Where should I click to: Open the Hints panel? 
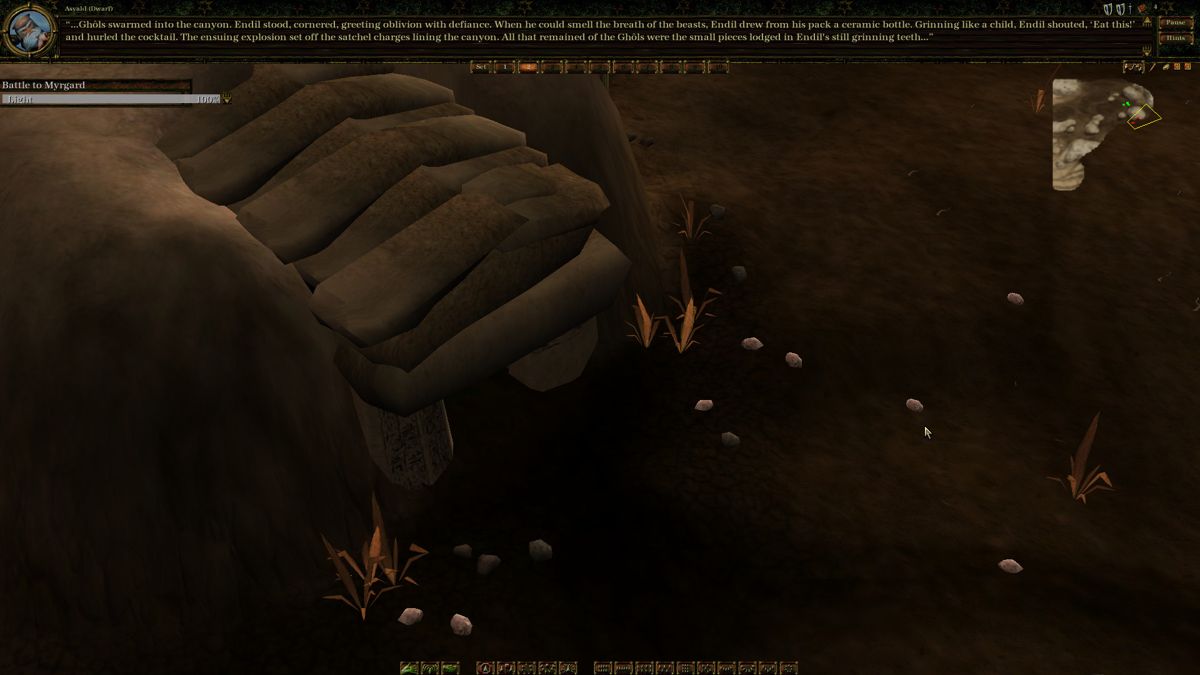click(x=1174, y=38)
